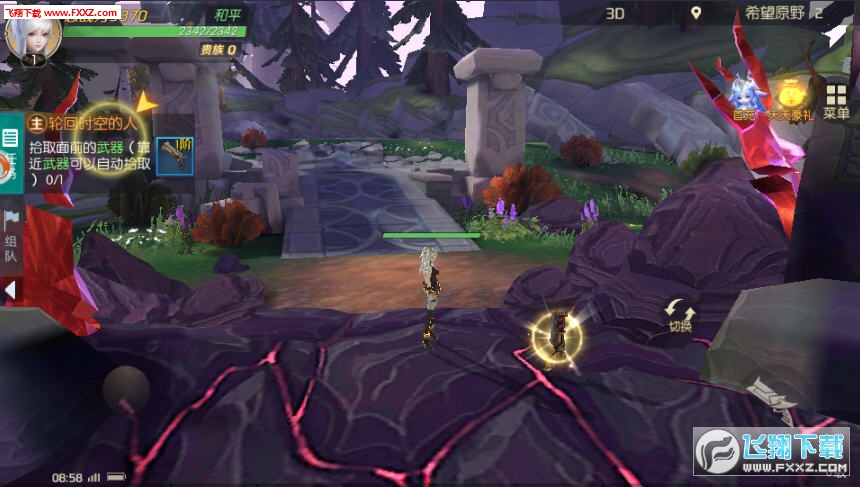Image resolution: width=860 pixels, height=487 pixels.
Task: Toggle the 3D camera view mode
Action: tap(616, 13)
